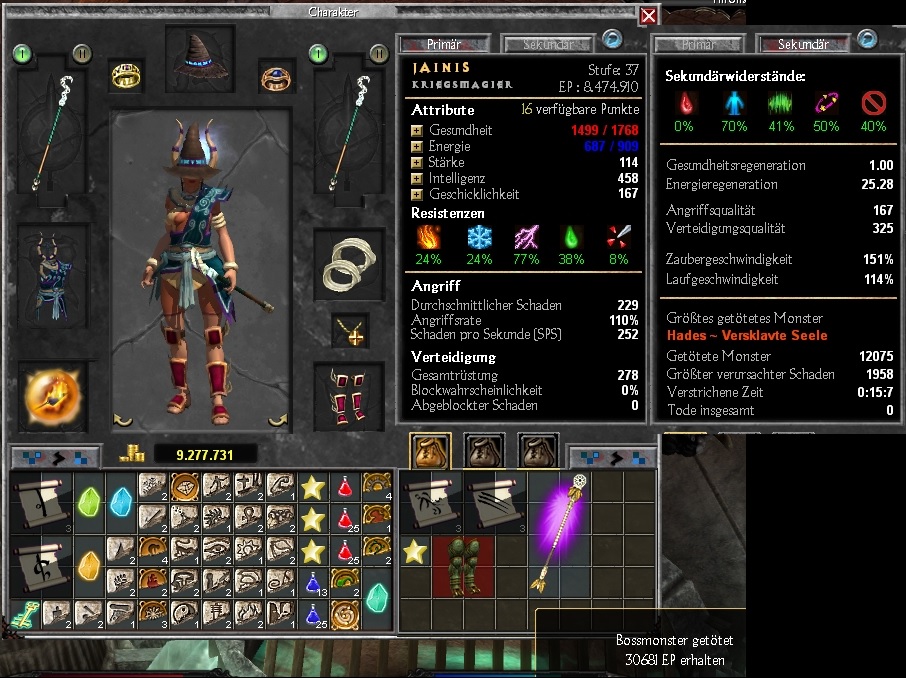
Task: Increase Geschicklichkeit by one point
Action: (417, 195)
